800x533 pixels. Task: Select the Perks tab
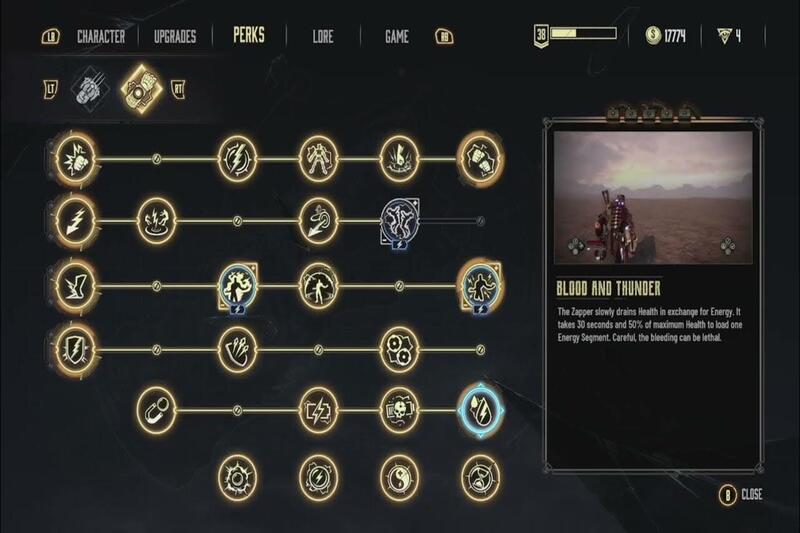(x=248, y=37)
